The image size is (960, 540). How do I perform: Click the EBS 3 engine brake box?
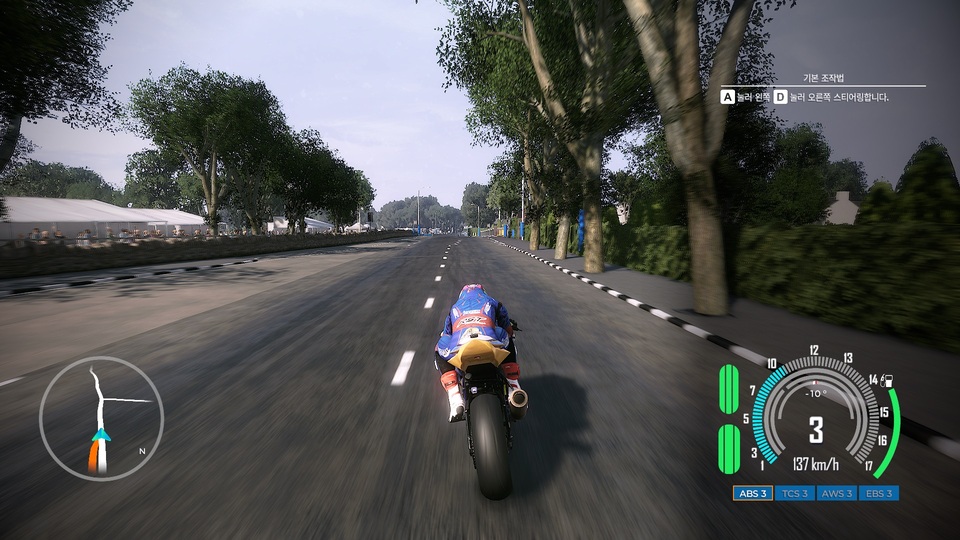pyautogui.click(x=878, y=493)
